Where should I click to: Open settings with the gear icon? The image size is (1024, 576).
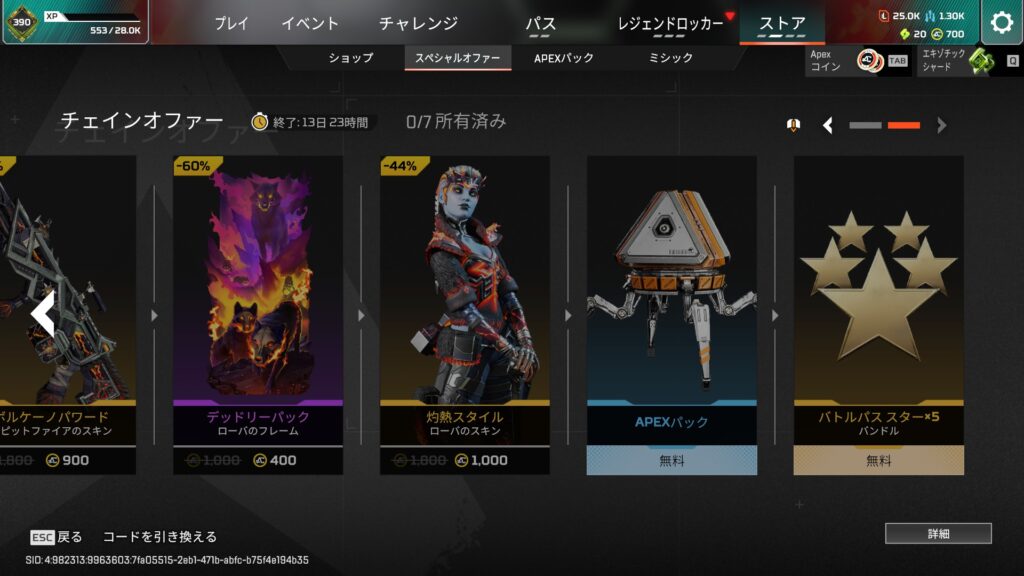[1001, 23]
